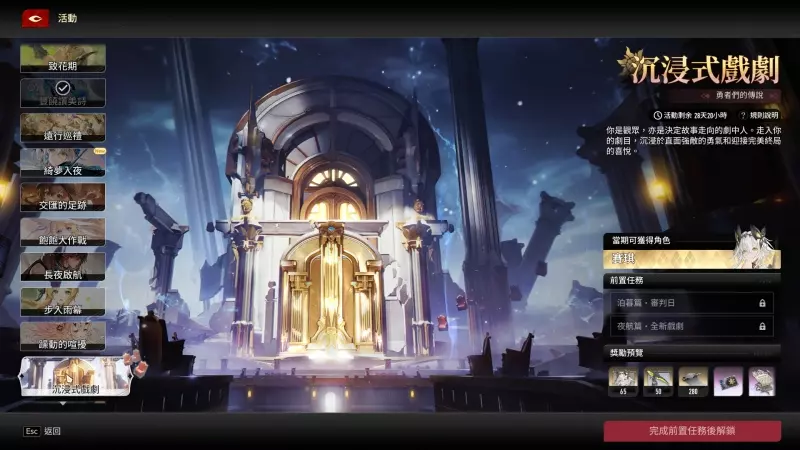Click the red 完成前置任務後解鎖 button
This screenshot has height=450, width=800.
(x=691, y=431)
